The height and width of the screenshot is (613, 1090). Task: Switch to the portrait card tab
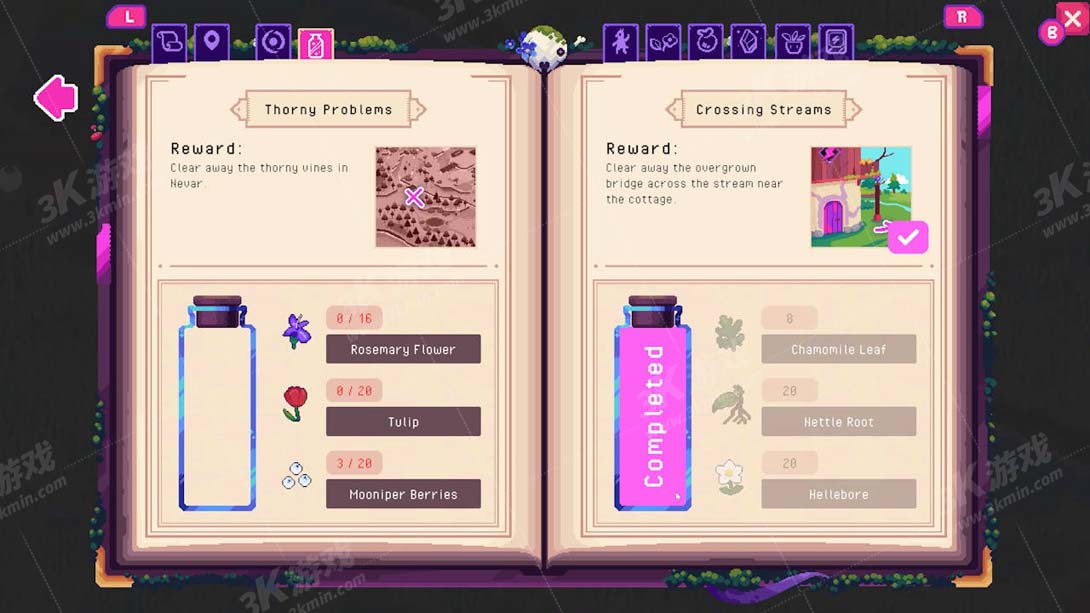pos(836,43)
